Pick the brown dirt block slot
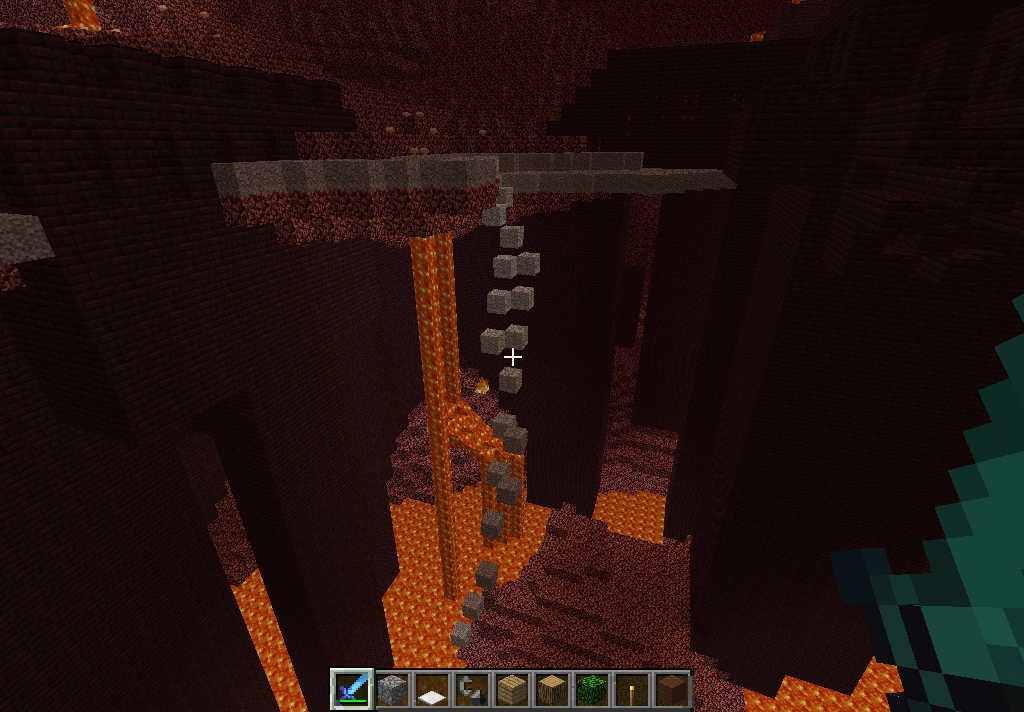The image size is (1024, 712). pos(670,689)
